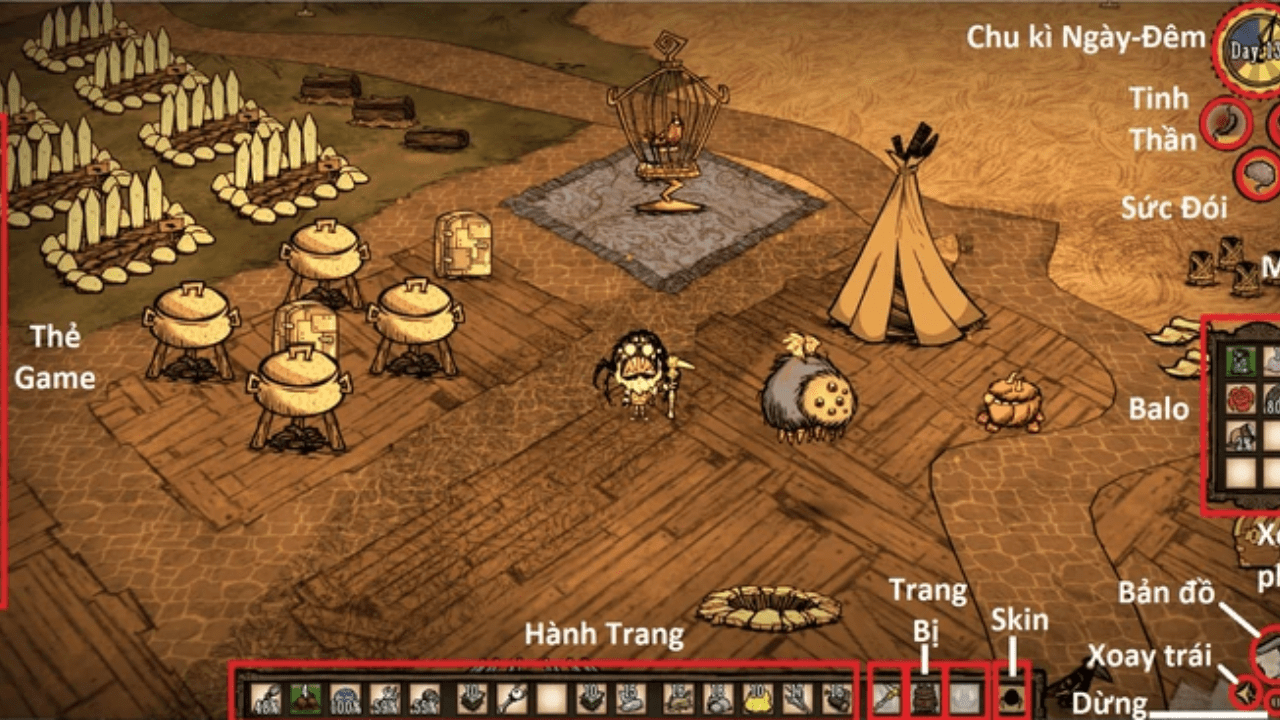1280x720 pixels.
Task: Click the stomach hunger meter icon
Action: pos(1224,121)
